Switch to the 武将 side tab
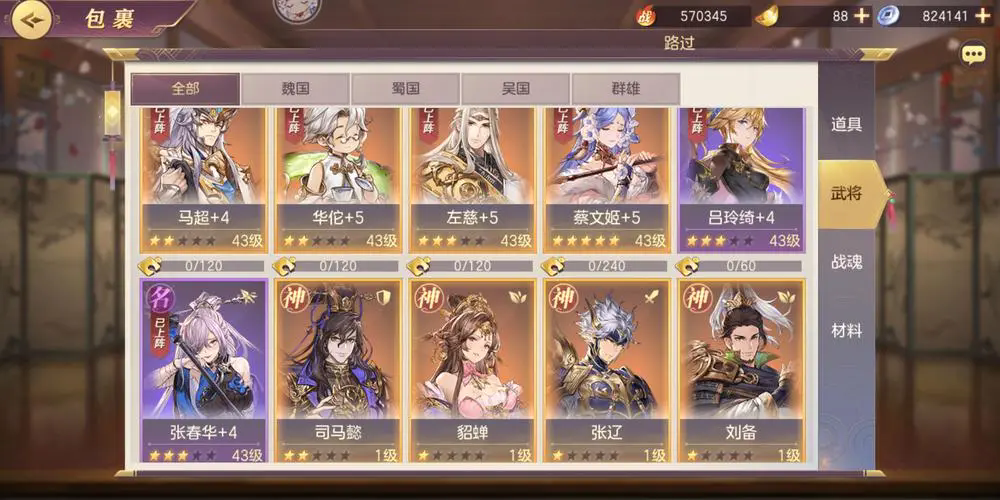Viewport: 1000px width, 500px height. click(846, 193)
